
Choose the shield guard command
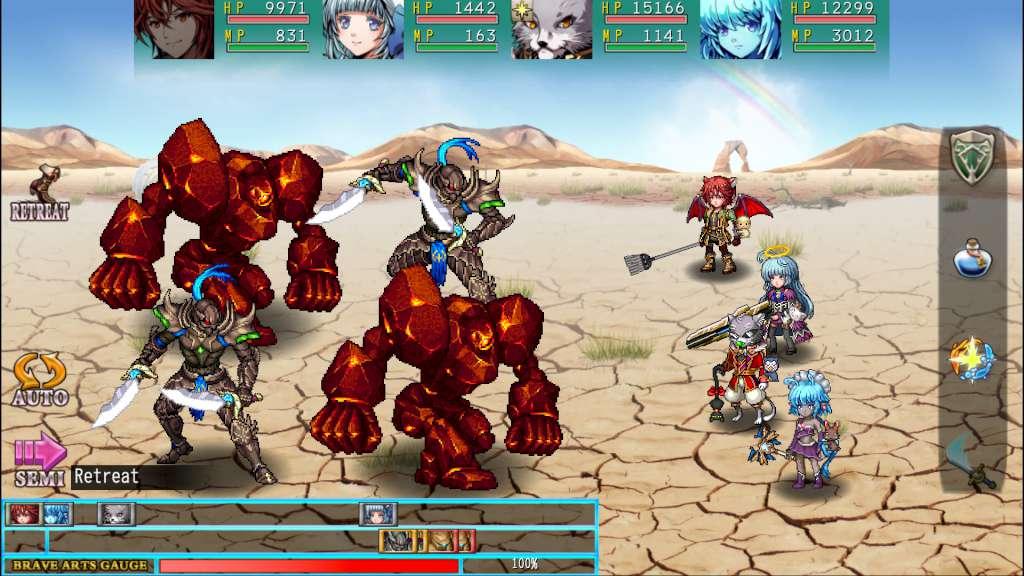(973, 156)
